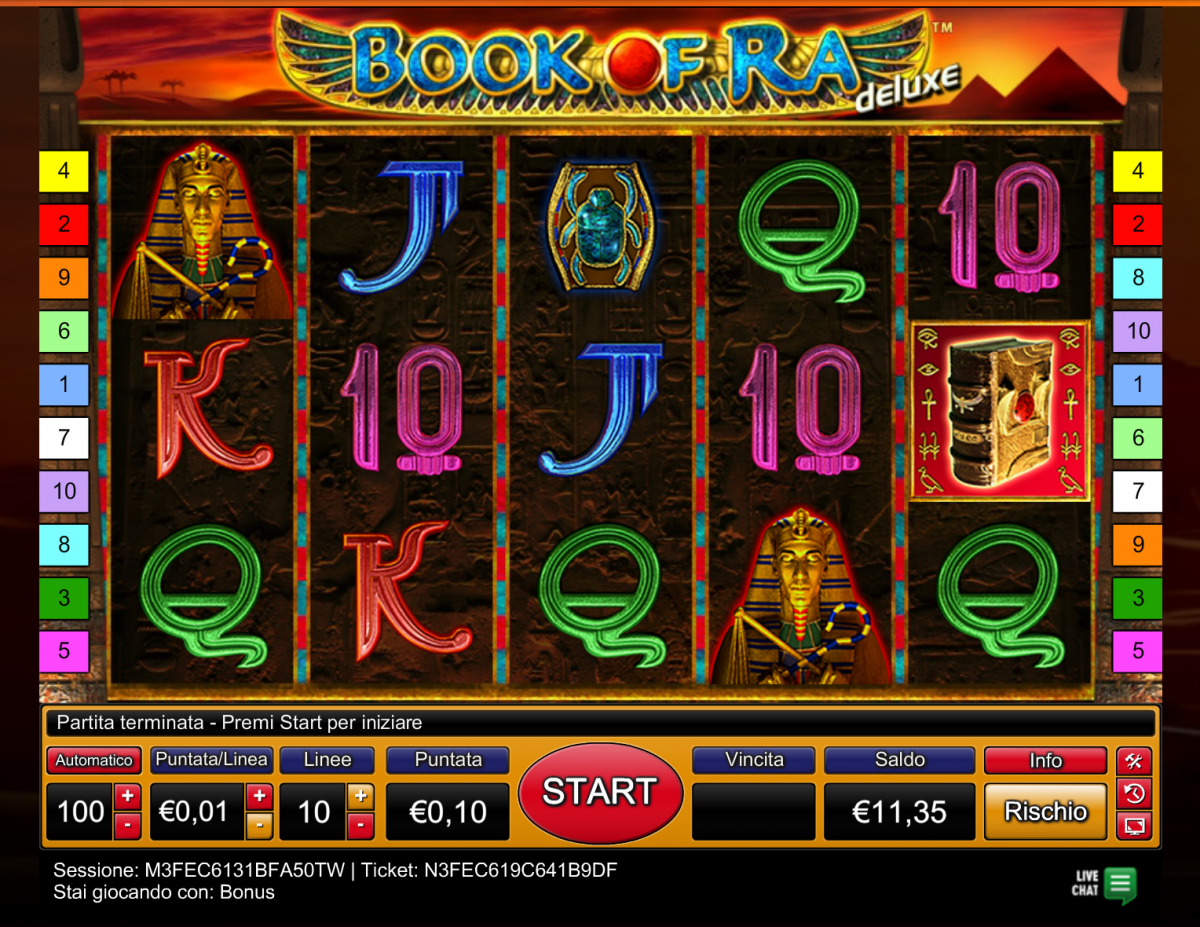Increase the number of Linee

(x=360, y=797)
